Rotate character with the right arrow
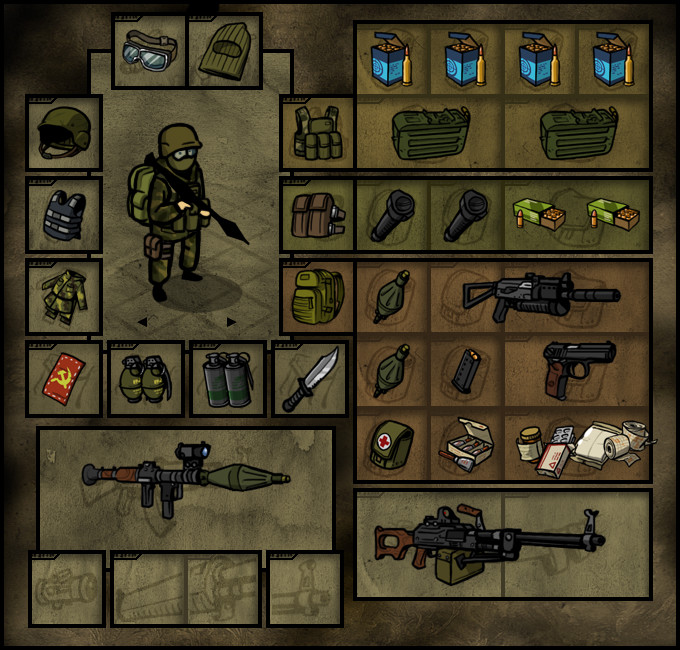Screen dimensions: 680x650 pos(231,322)
